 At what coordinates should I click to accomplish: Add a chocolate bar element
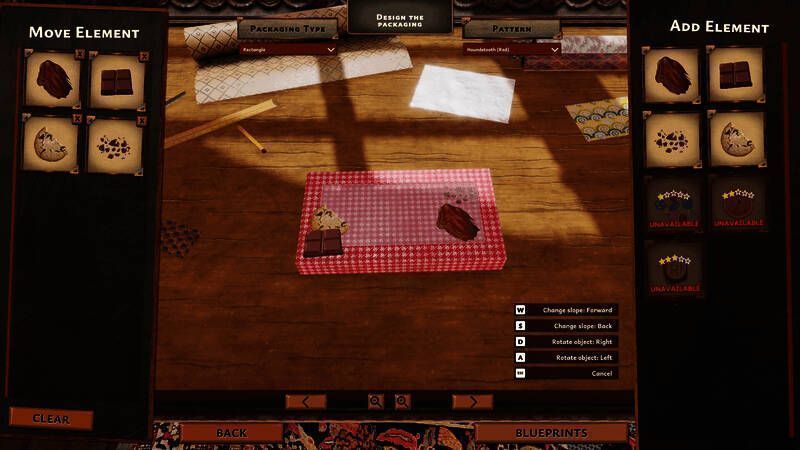pyautogui.click(x=735, y=74)
